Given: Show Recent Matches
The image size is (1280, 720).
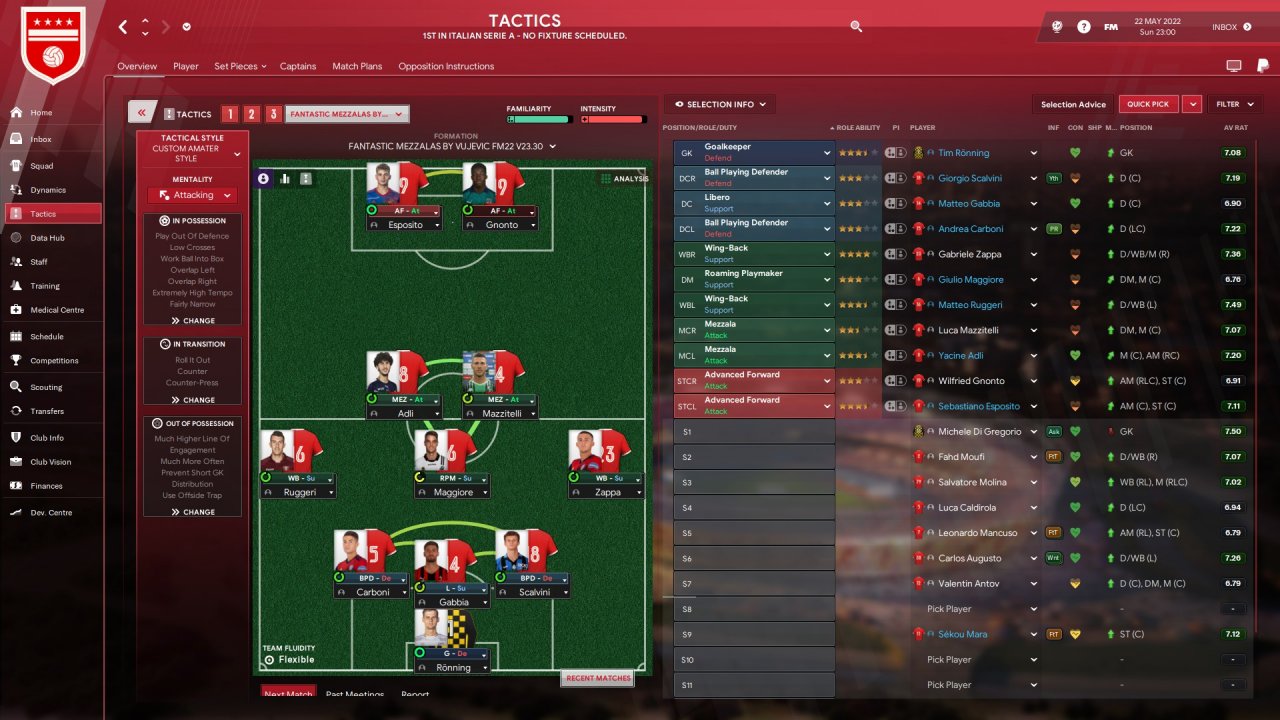Looking at the screenshot, I should pyautogui.click(x=598, y=678).
